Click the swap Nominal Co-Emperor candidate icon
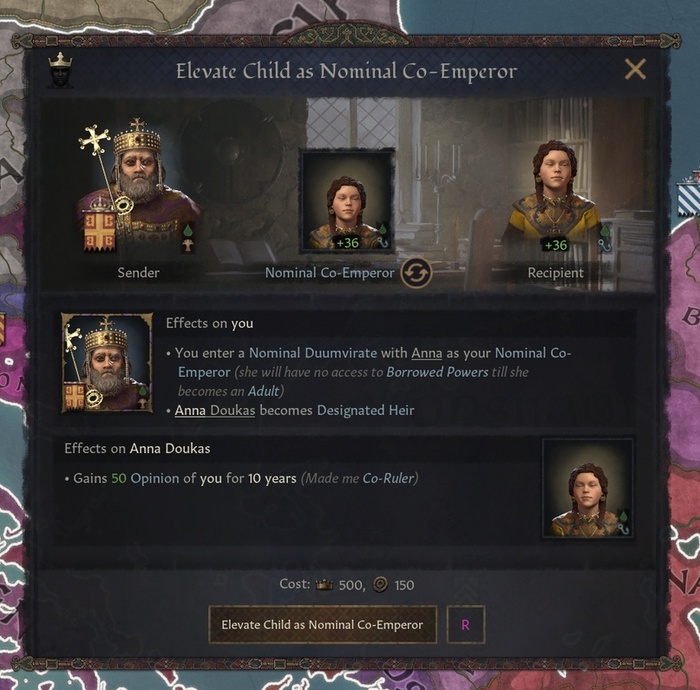Image resolution: width=700 pixels, height=690 pixels. [416, 272]
